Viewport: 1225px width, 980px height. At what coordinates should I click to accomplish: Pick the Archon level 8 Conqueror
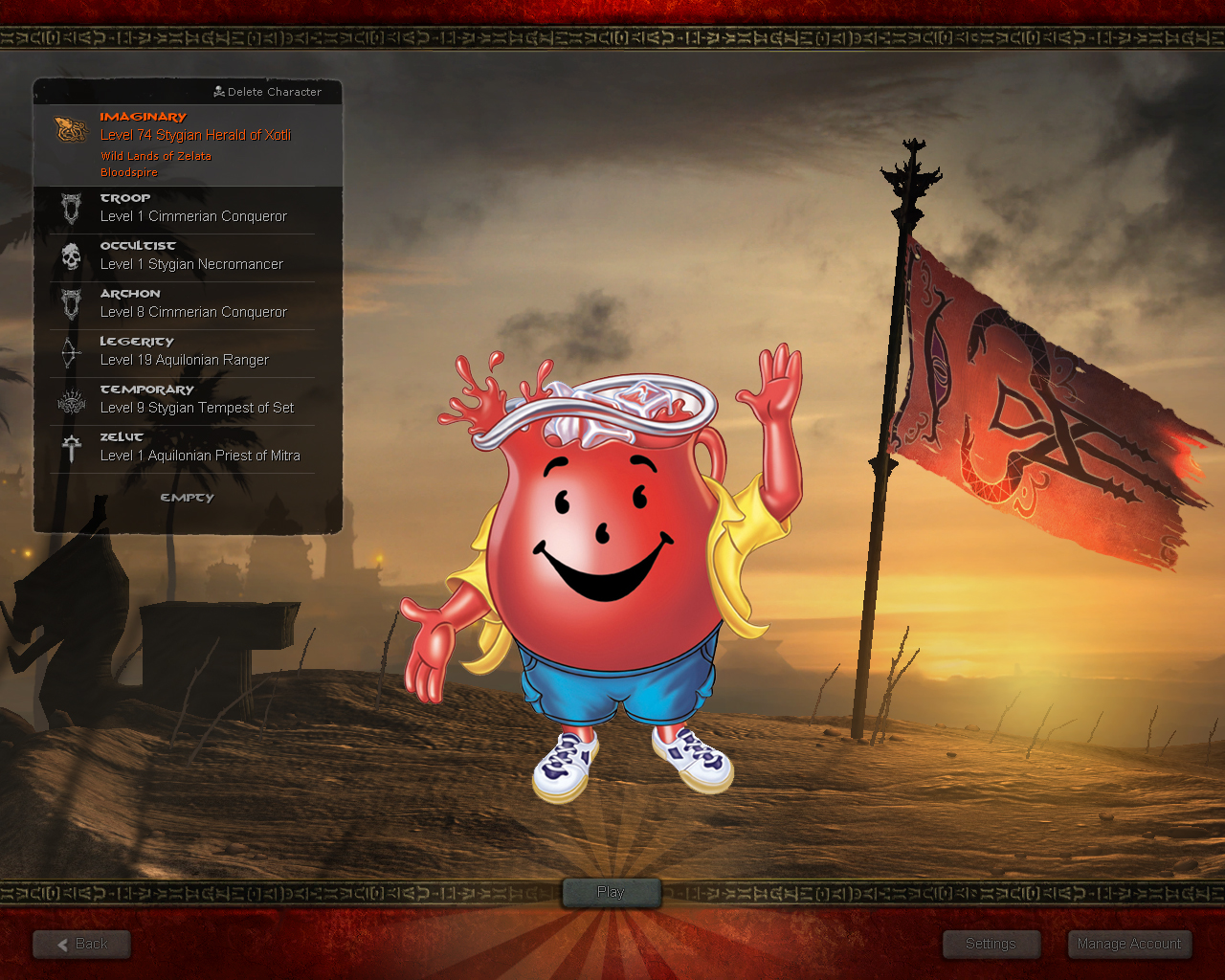point(187,304)
